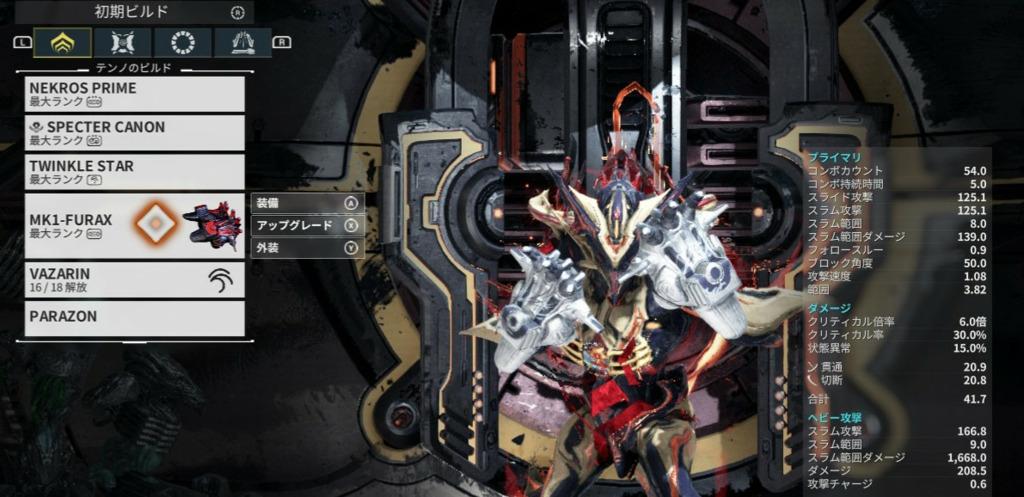Switch to the second loadout category tab
The image size is (1024, 497).
pyautogui.click(x=124, y=42)
